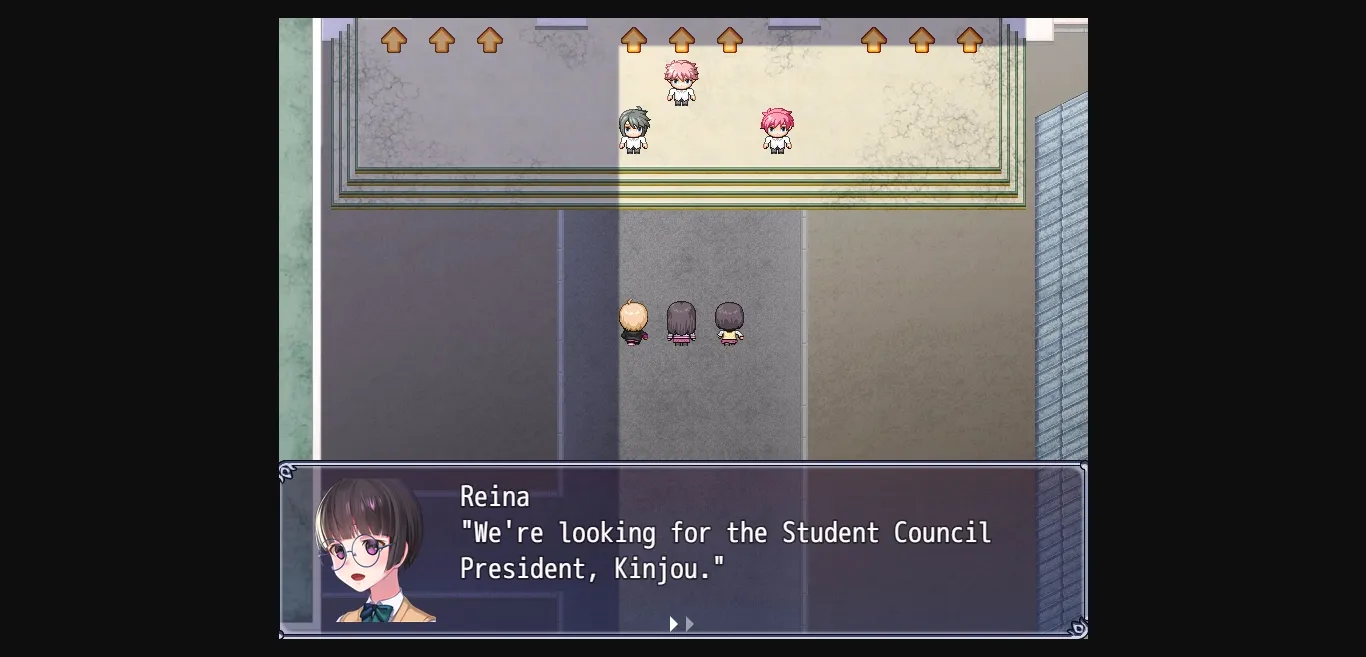Image resolution: width=1366 pixels, height=657 pixels.
Task: Click the dialogue continue arrow indicator
Action: click(x=681, y=624)
